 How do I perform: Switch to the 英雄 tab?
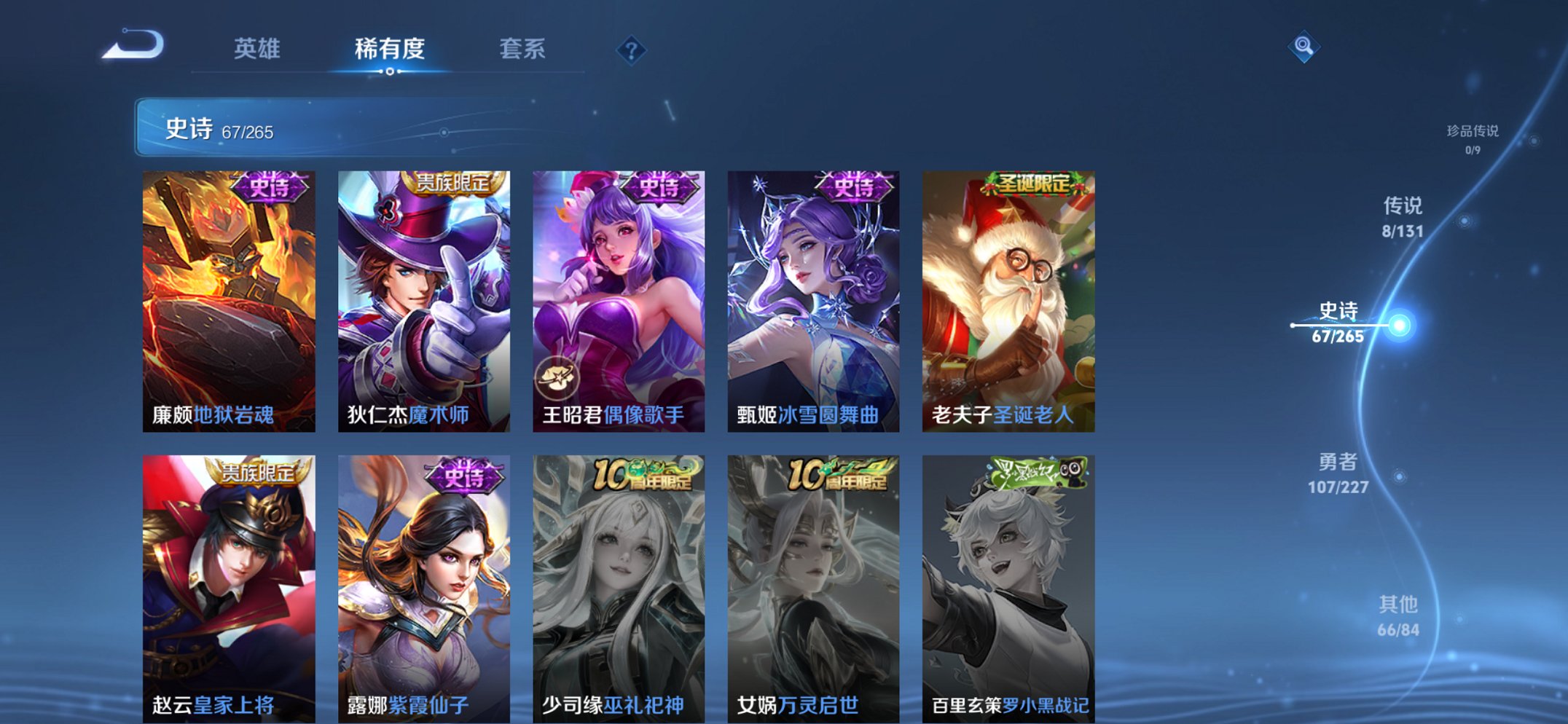[256, 49]
